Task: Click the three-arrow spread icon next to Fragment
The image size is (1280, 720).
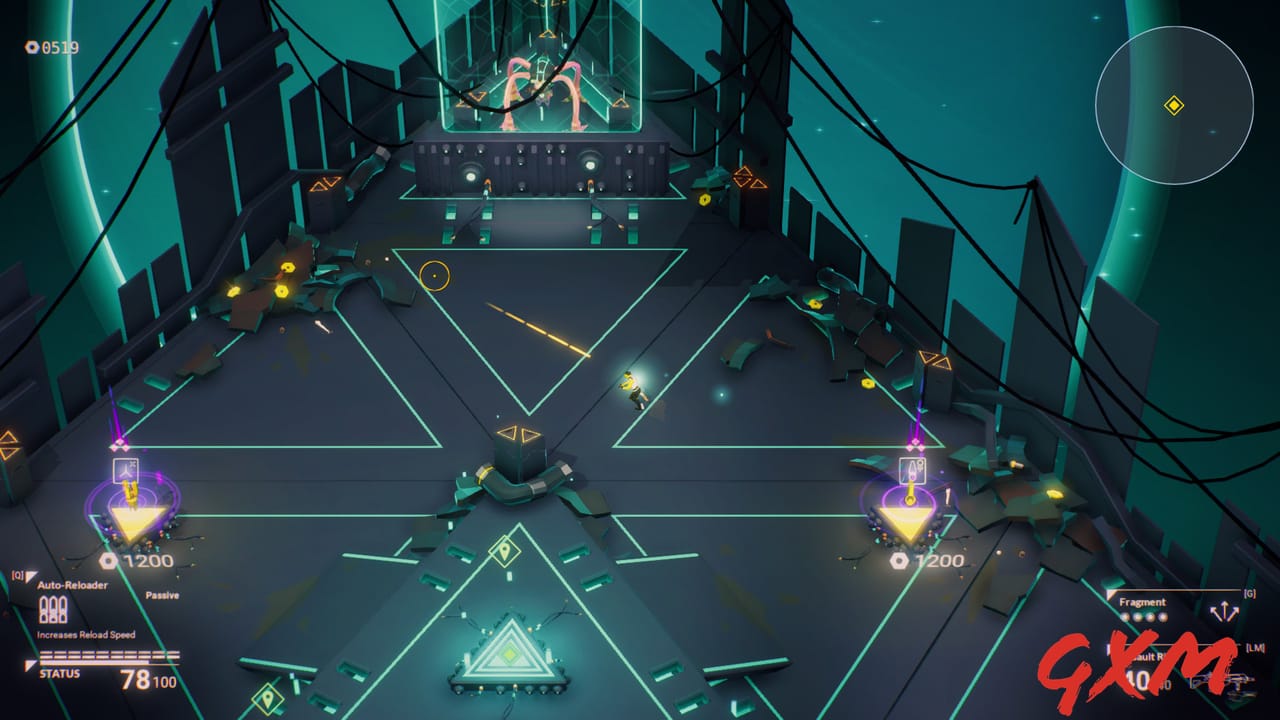Action: [x=1224, y=611]
